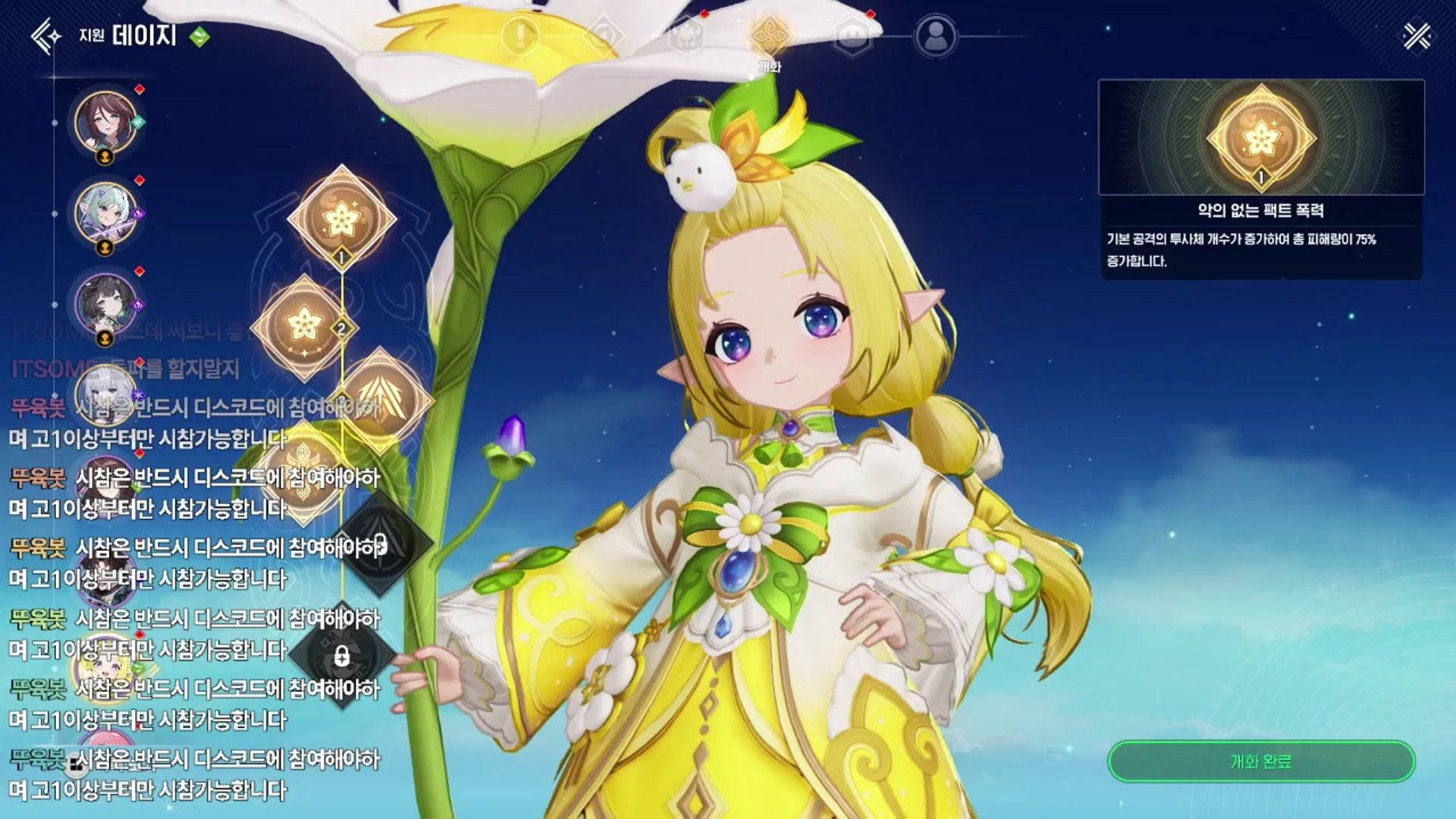The height and width of the screenshot is (819, 1456).
Task: Select the first bloom node numbered 1
Action: (341, 218)
